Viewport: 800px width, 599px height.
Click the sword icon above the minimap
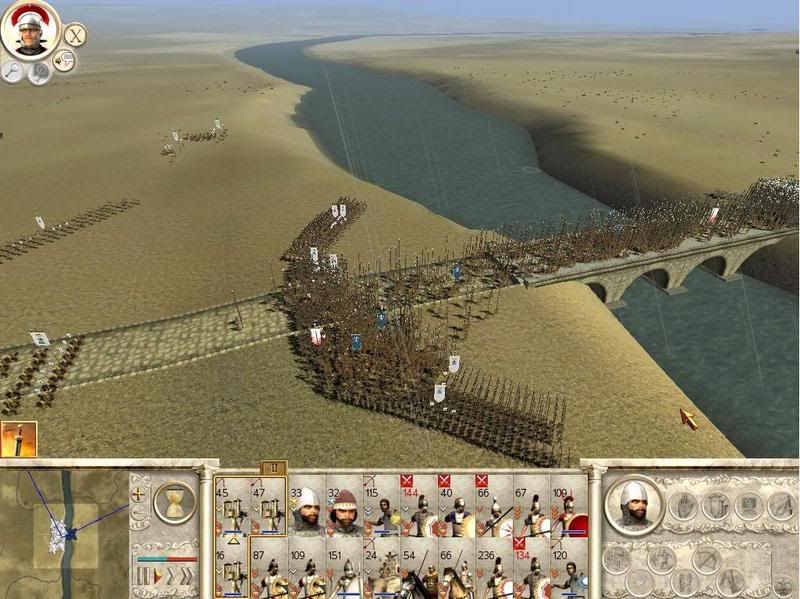18,438
